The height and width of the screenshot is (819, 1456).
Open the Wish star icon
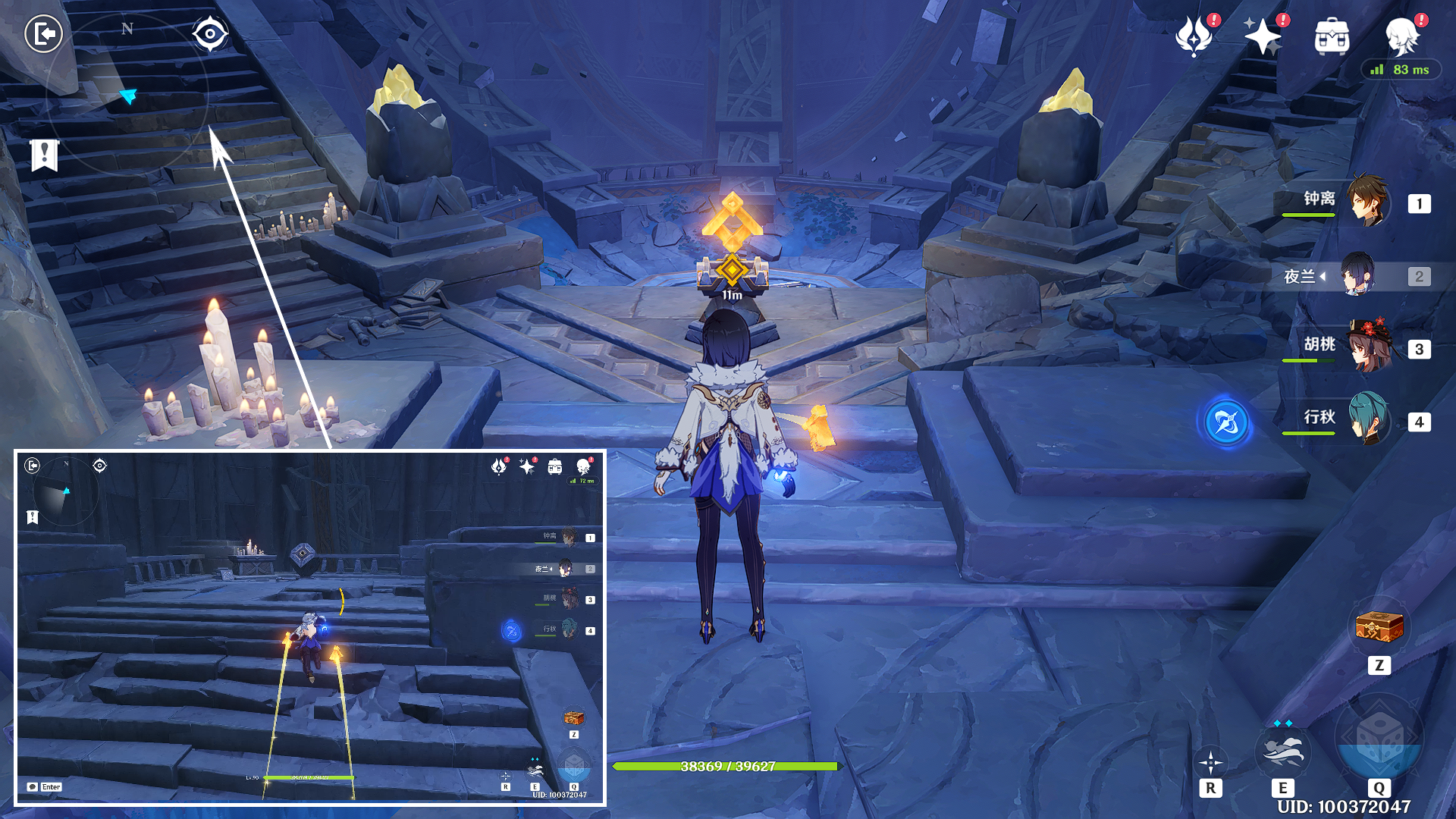pos(1262,36)
